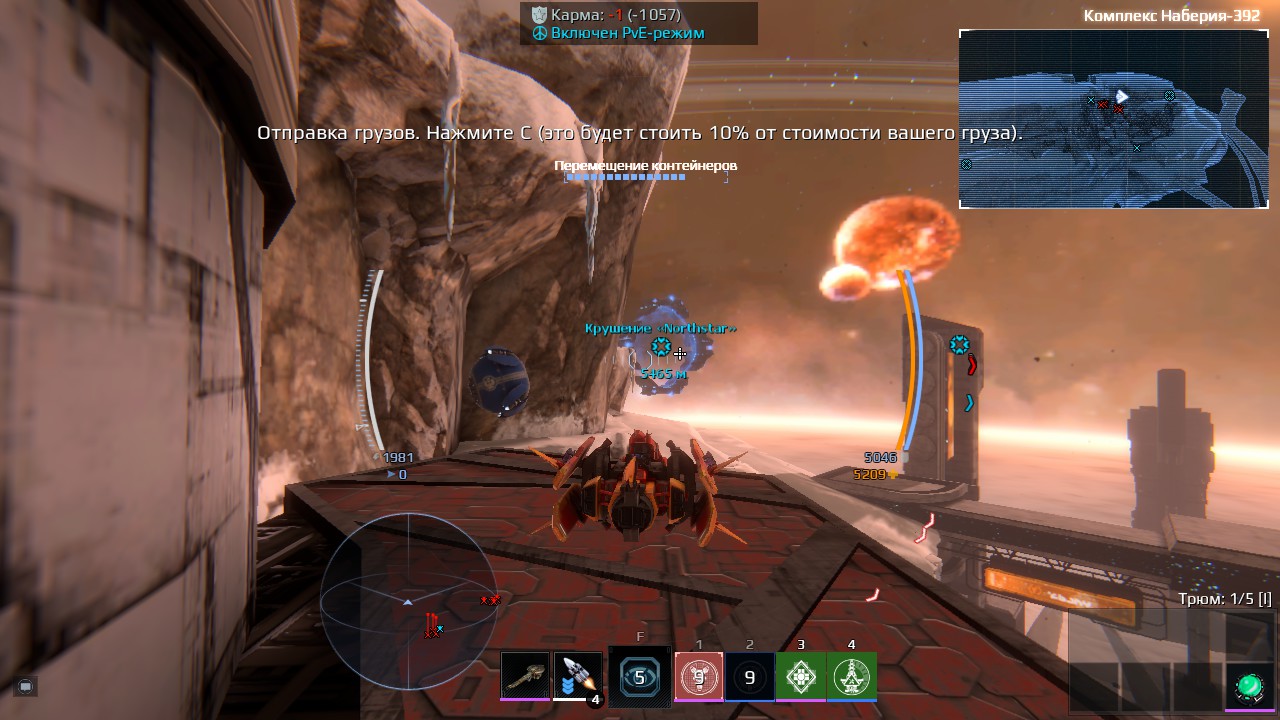Select the green orb in the cargo hold
Screen dimensions: 1280x720
pos(1249,686)
